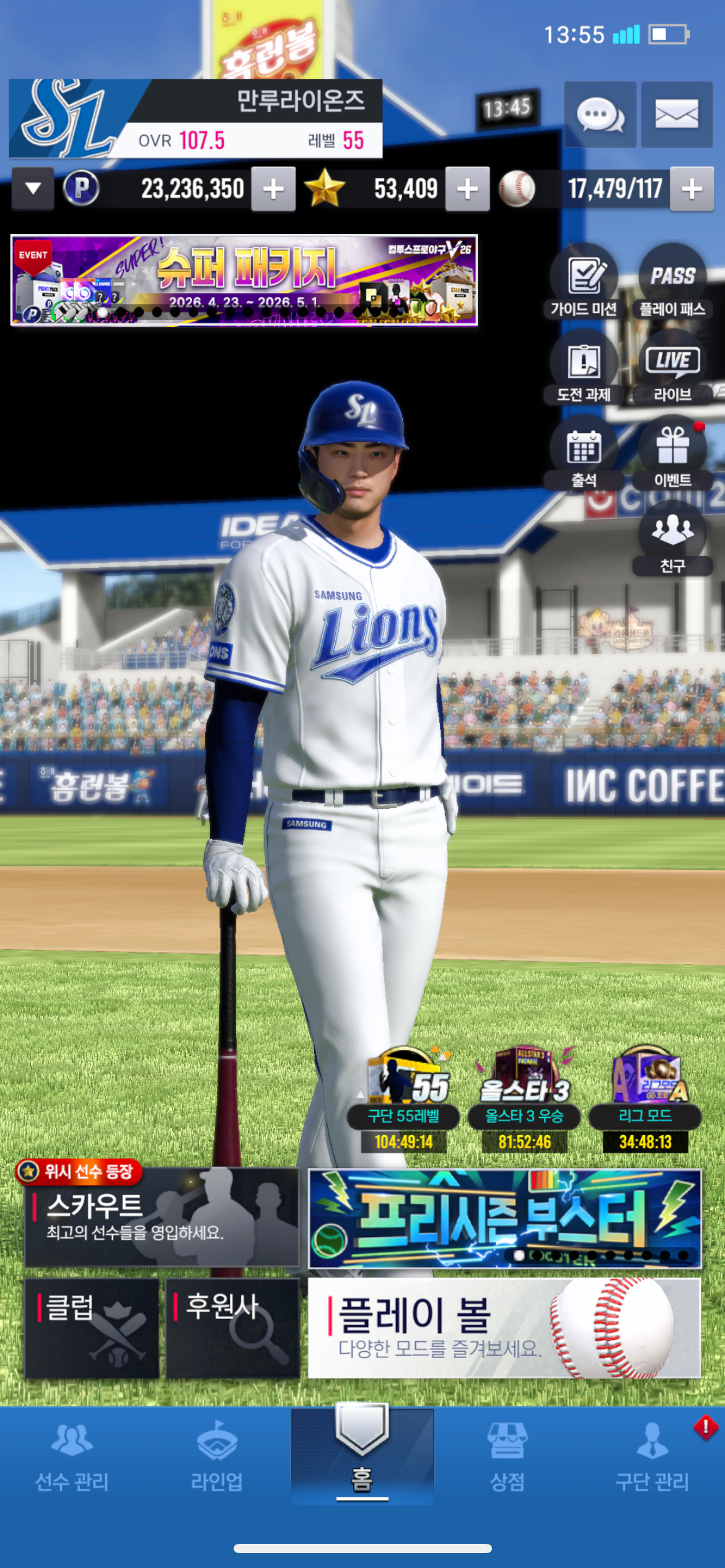725x1568 pixels.
Task: Open the 후원사 sponsor panel
Action: [232, 1328]
